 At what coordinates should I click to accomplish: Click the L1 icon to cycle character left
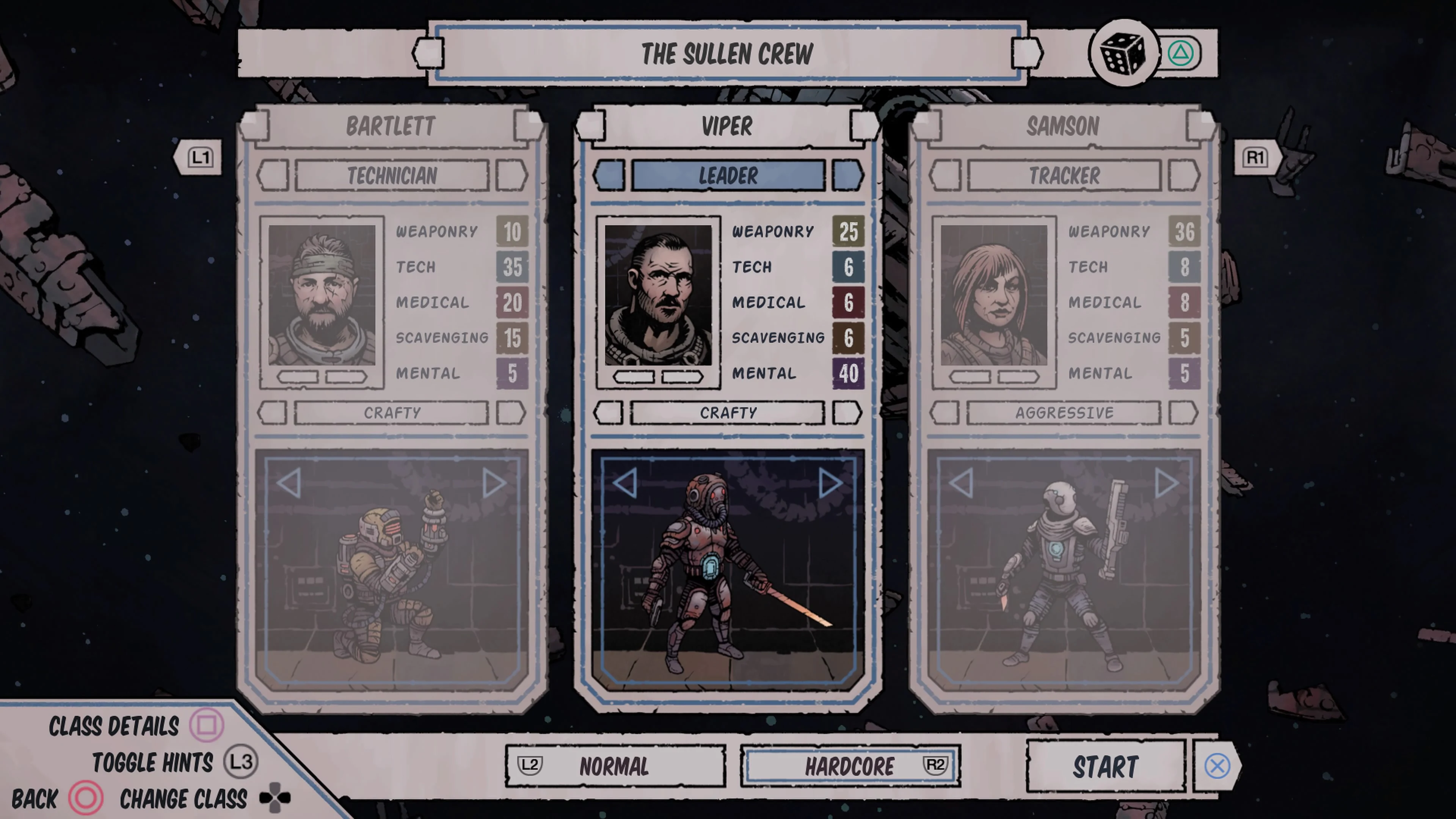(200, 157)
